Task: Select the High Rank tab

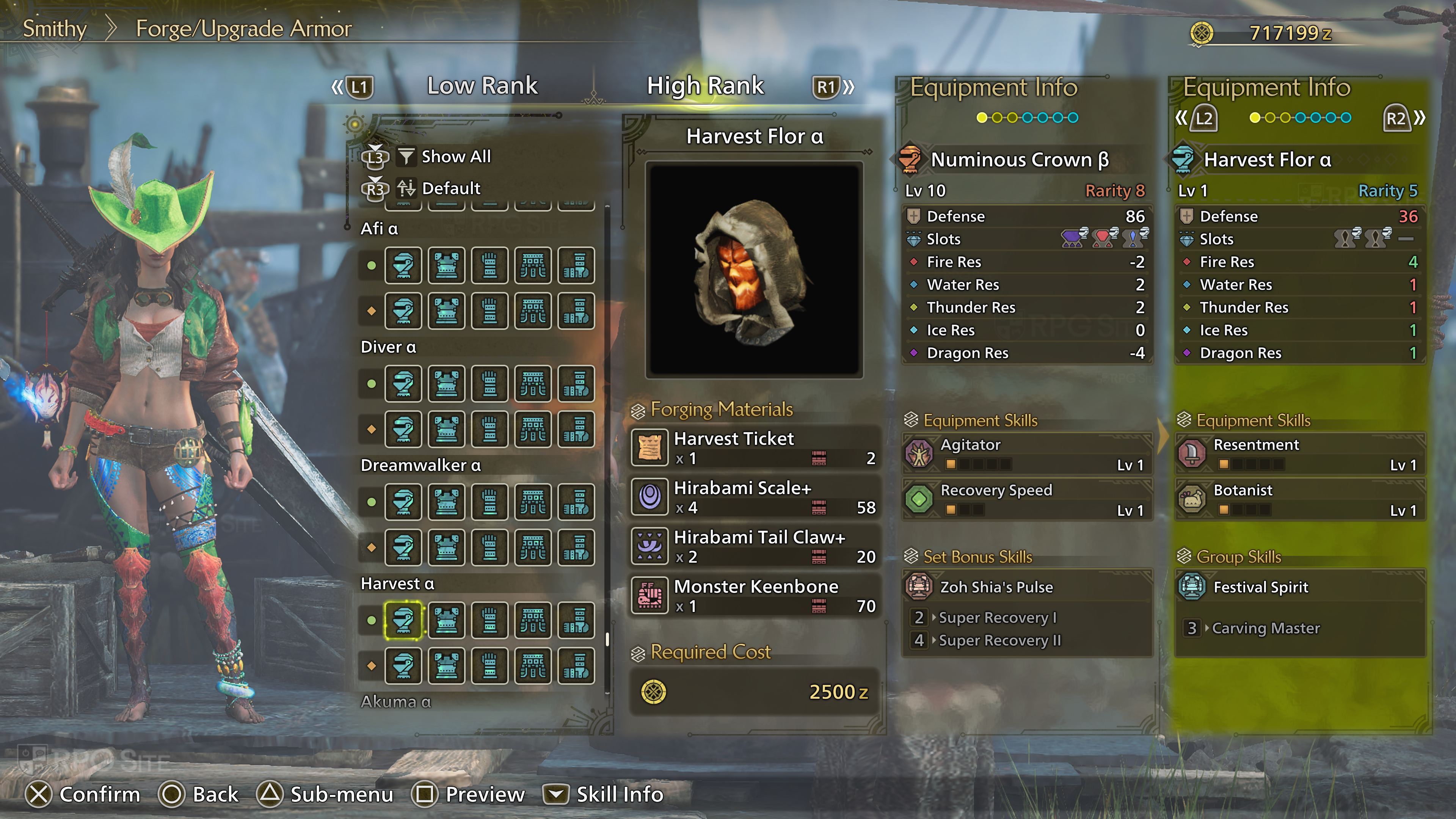Action: (x=705, y=86)
